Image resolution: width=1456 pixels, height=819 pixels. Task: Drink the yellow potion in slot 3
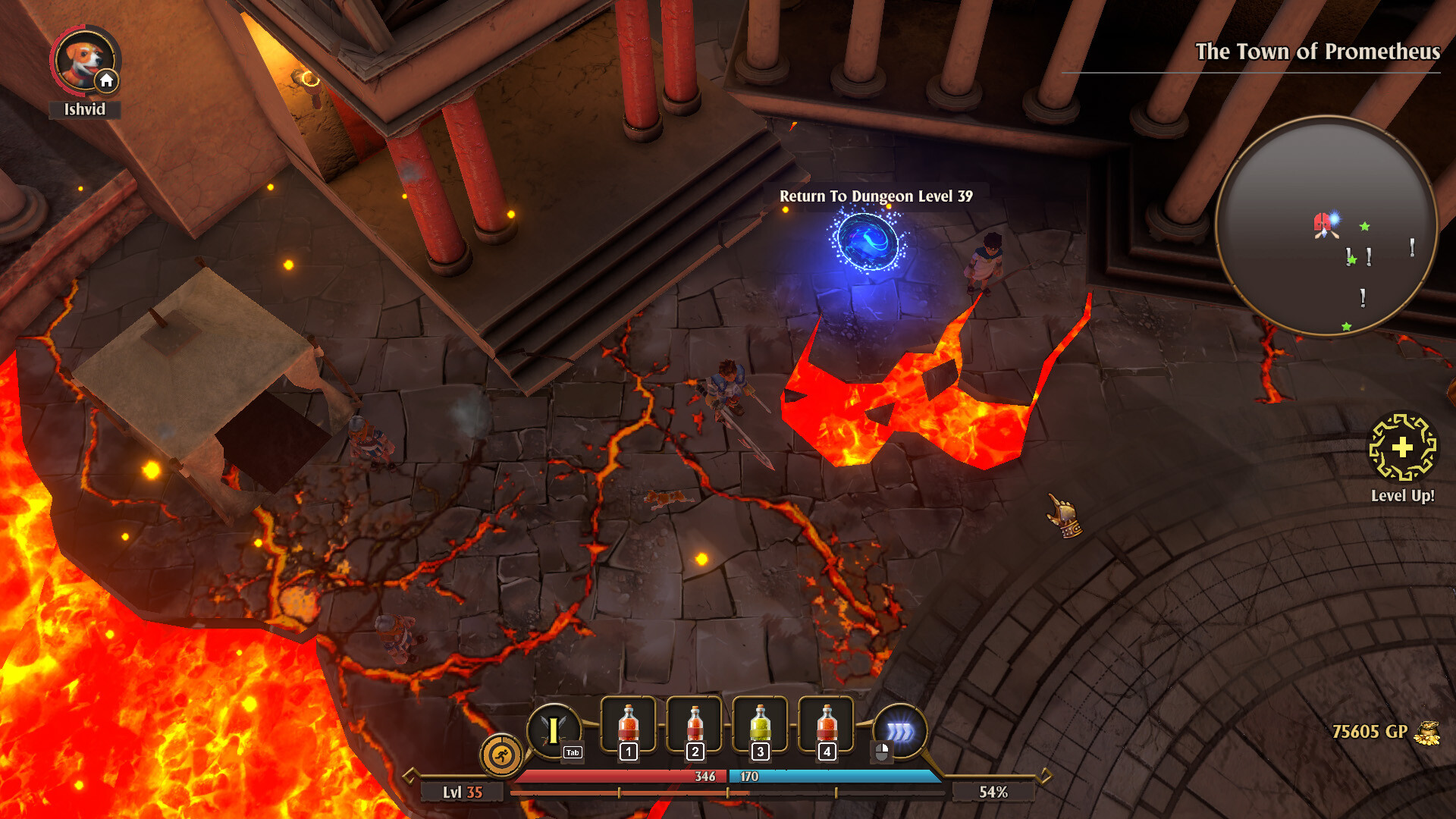(760, 726)
